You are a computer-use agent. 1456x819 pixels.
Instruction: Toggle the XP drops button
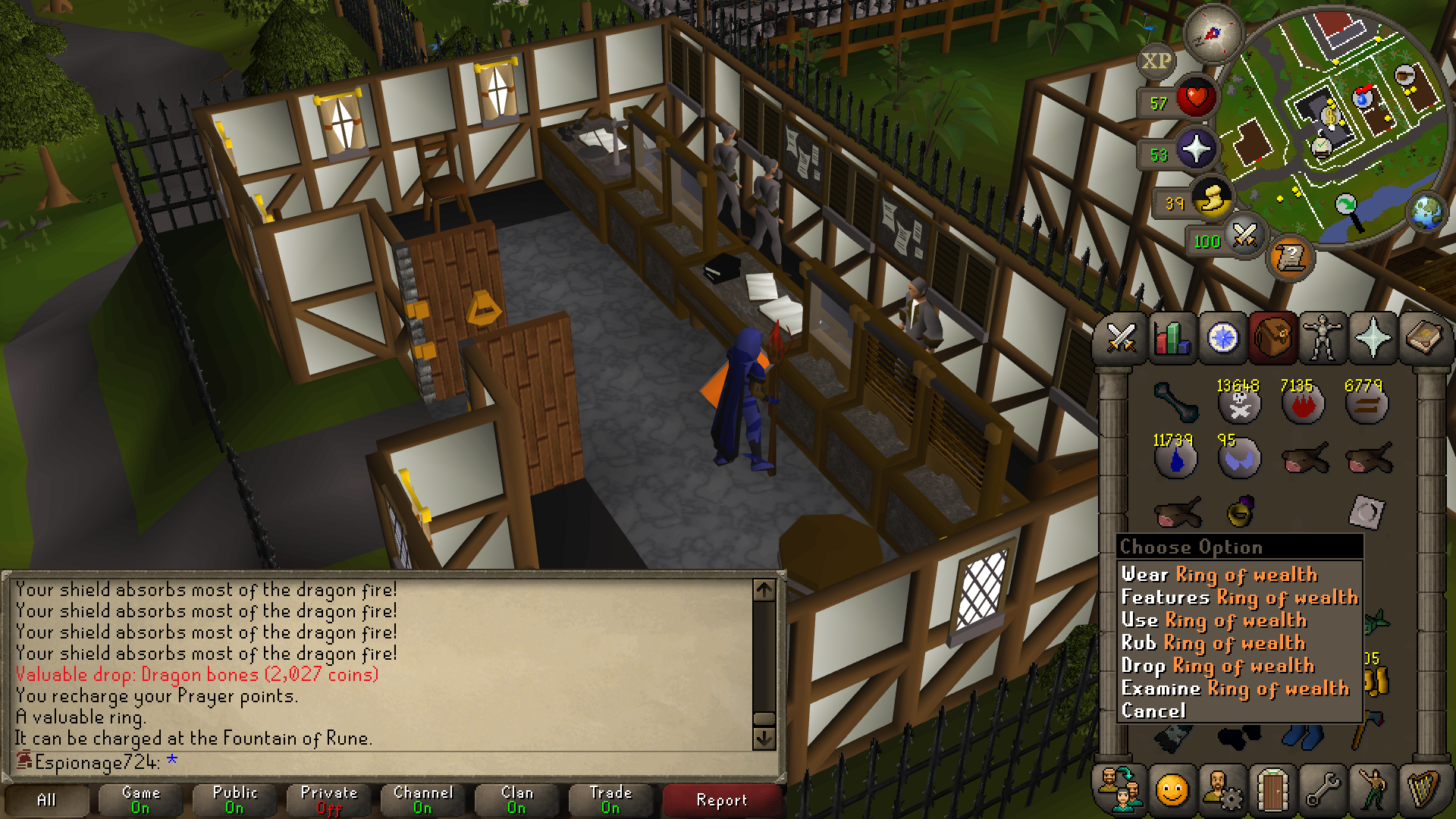(x=1156, y=61)
